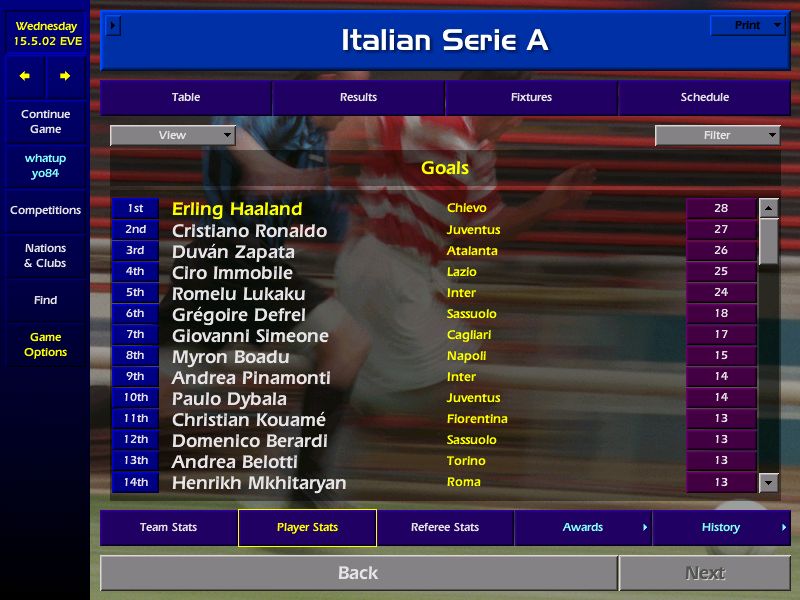The width and height of the screenshot is (800, 600).
Task: Click Continue Game in sidebar
Action: coord(45,121)
